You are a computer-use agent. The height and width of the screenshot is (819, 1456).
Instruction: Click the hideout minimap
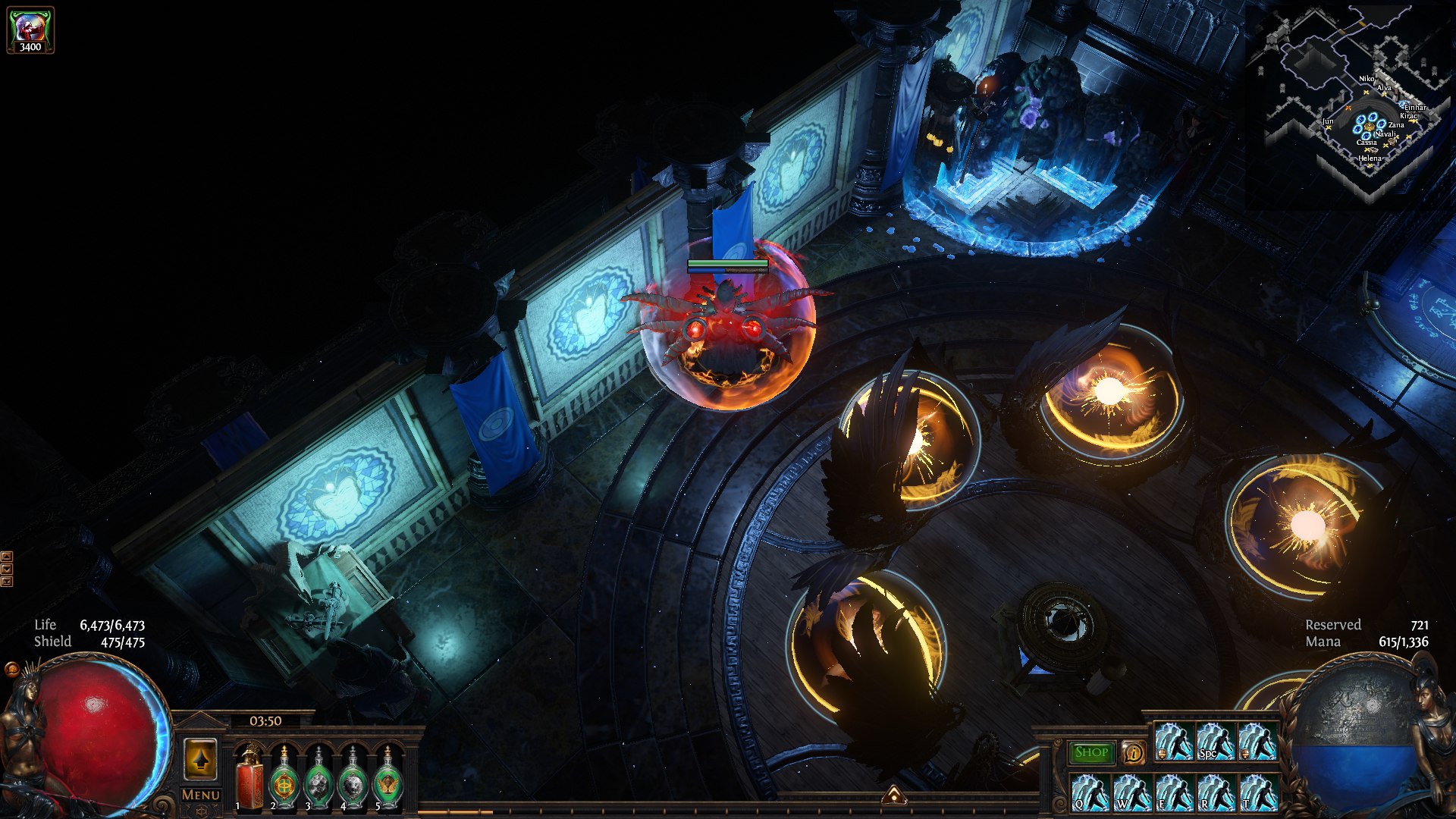1350,99
